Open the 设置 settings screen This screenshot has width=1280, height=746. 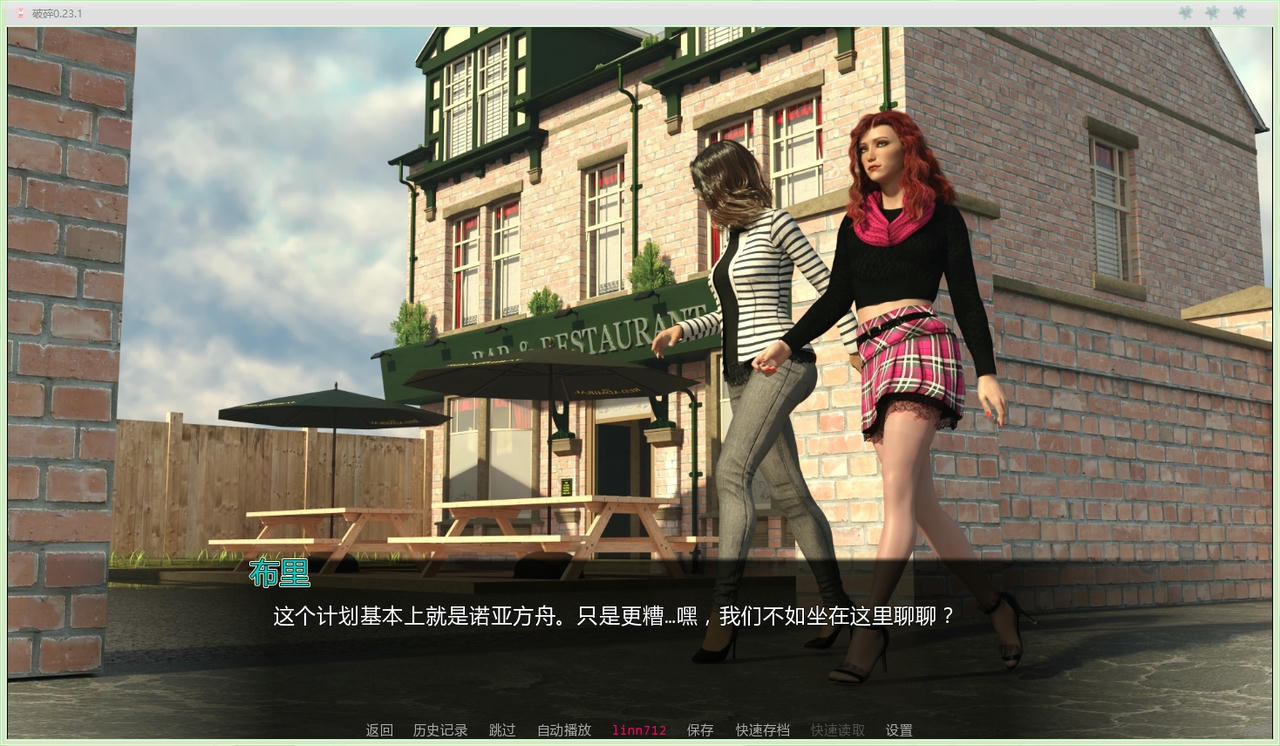coord(899,730)
